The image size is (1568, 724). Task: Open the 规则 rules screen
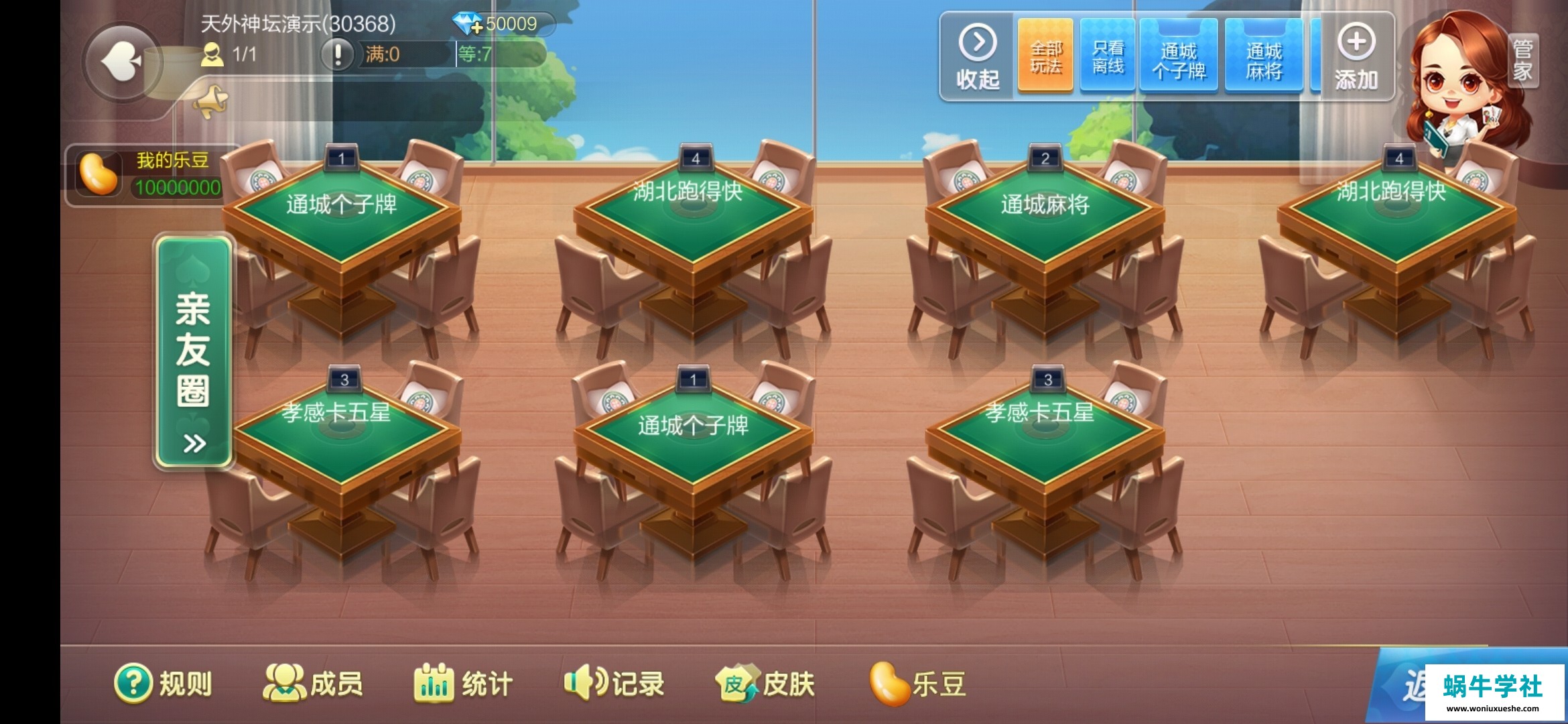point(163,684)
